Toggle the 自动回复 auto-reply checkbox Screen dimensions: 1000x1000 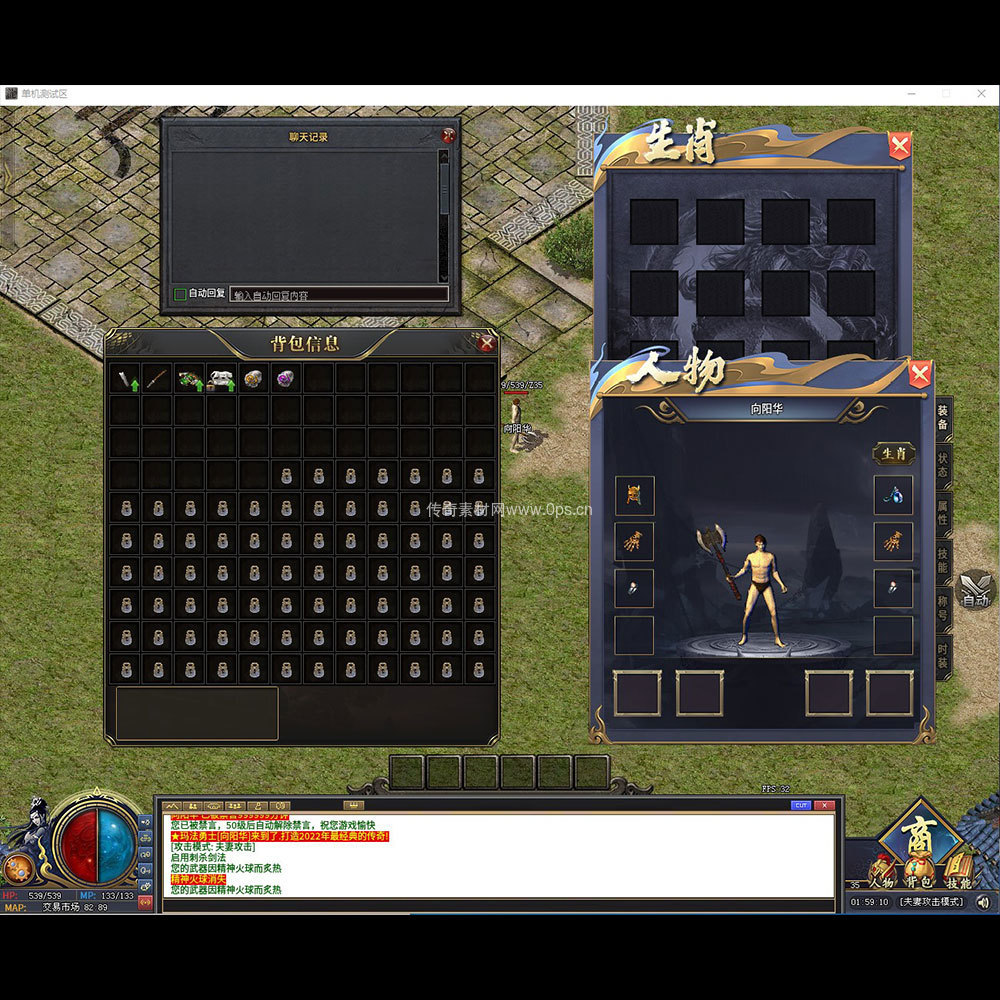coord(180,294)
